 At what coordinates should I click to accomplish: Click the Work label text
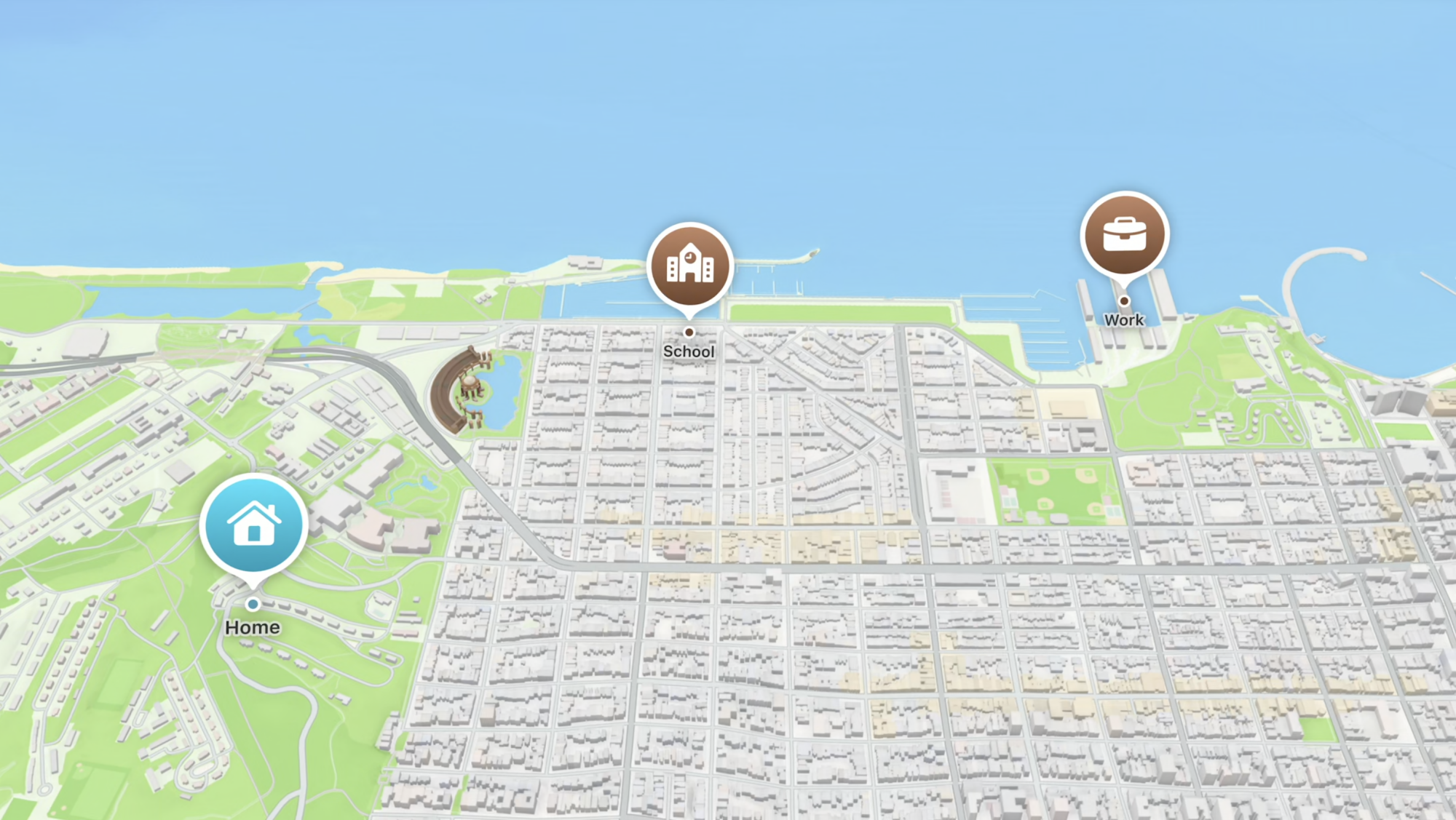1125,319
